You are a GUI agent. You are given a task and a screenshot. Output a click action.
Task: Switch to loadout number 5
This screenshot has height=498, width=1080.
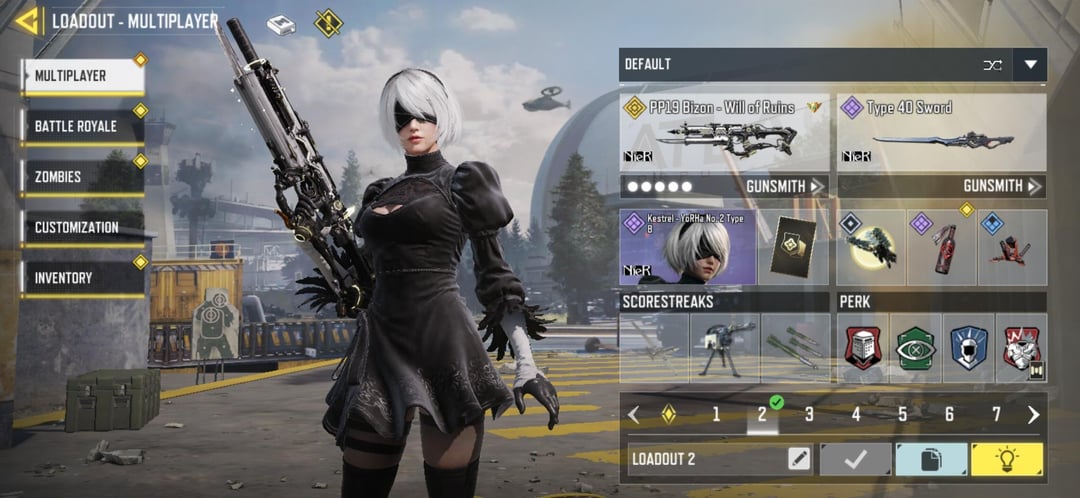tap(902, 414)
